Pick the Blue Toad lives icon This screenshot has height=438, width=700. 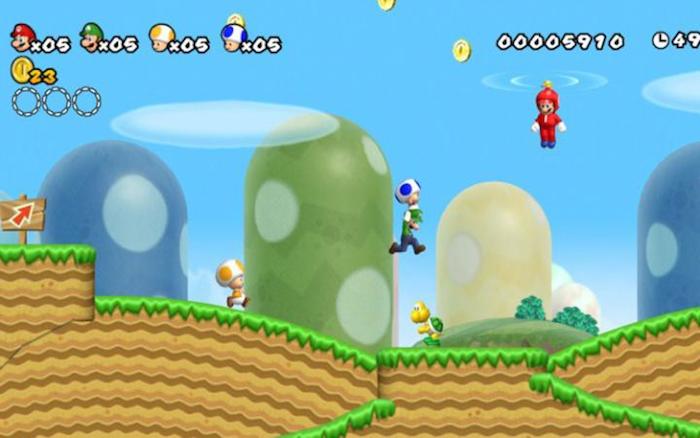pos(232,38)
